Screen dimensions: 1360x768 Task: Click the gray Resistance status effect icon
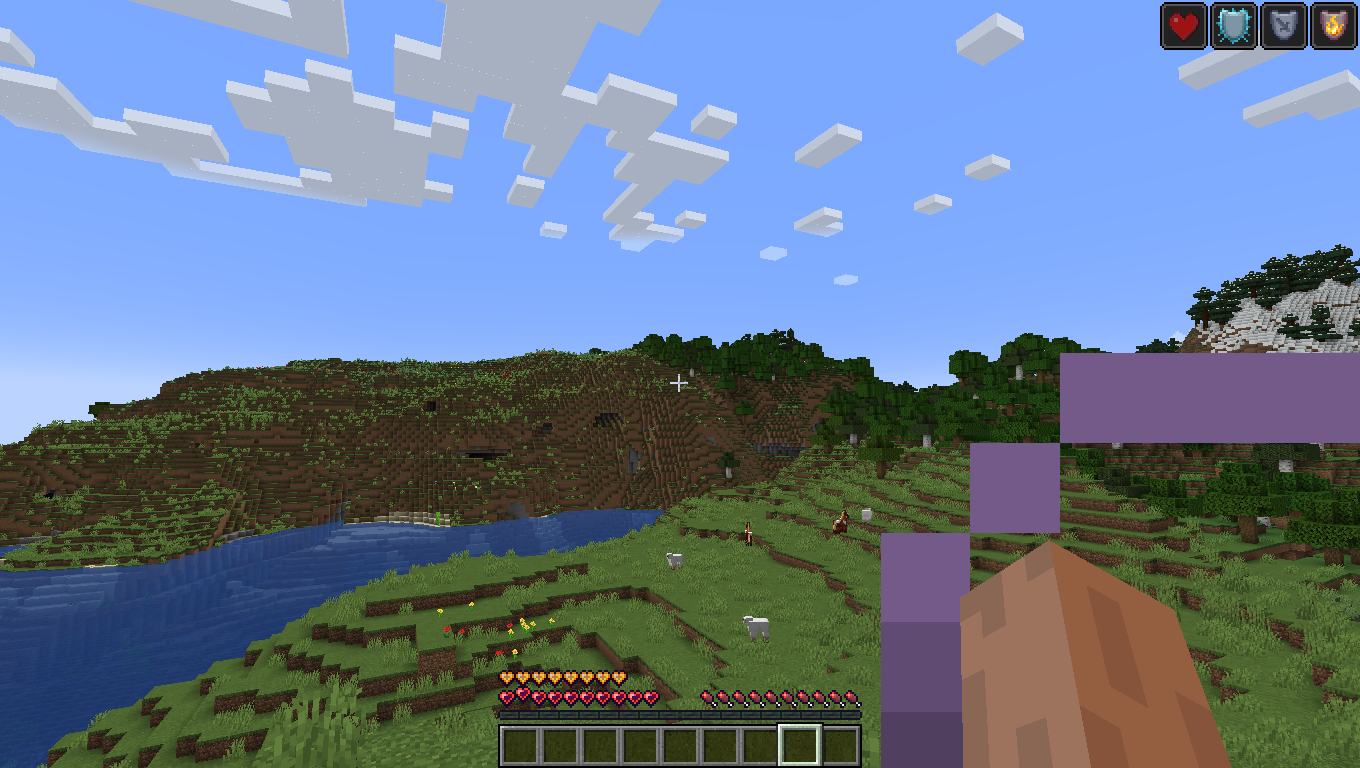point(1283,26)
